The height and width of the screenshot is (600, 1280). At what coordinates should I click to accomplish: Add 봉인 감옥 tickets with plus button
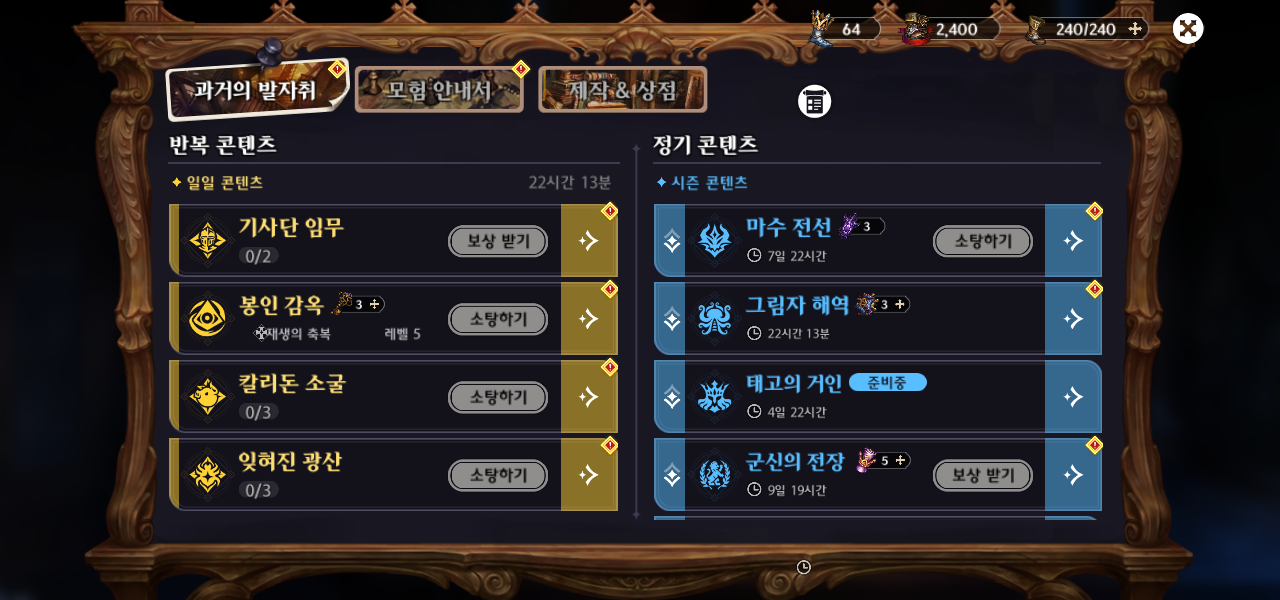pyautogui.click(x=376, y=304)
